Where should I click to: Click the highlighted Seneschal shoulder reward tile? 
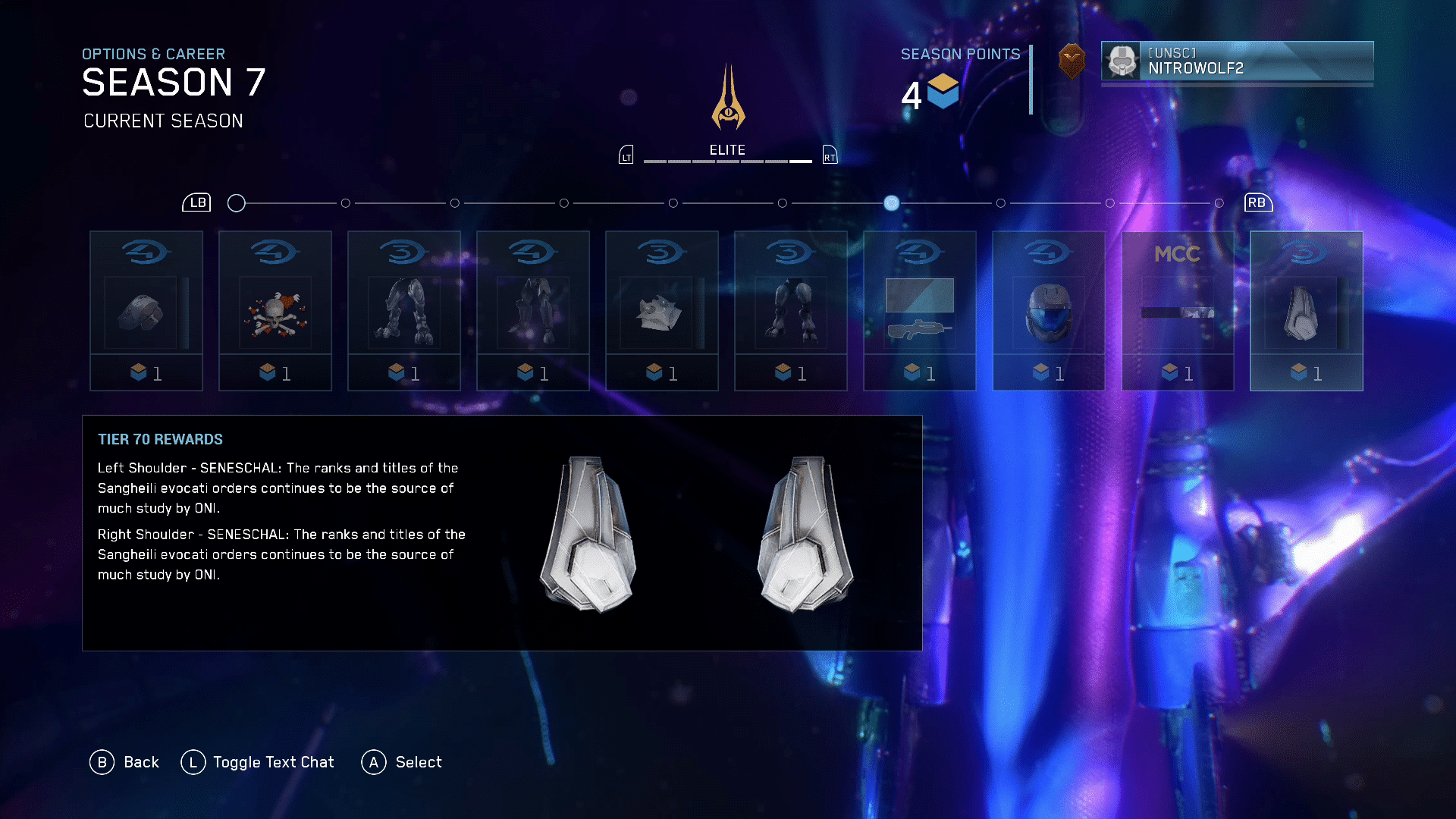(1307, 311)
